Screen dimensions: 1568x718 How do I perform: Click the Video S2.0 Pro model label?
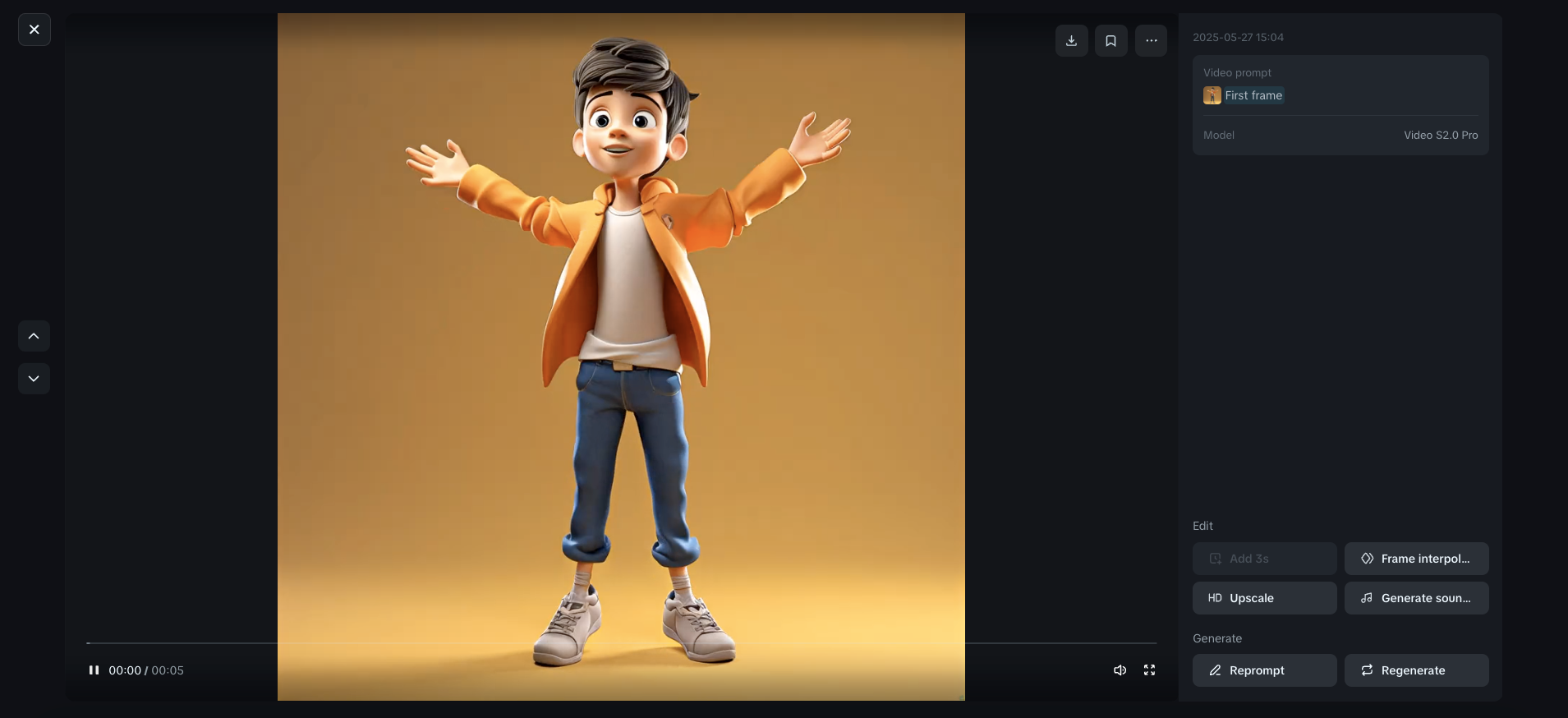pos(1440,135)
